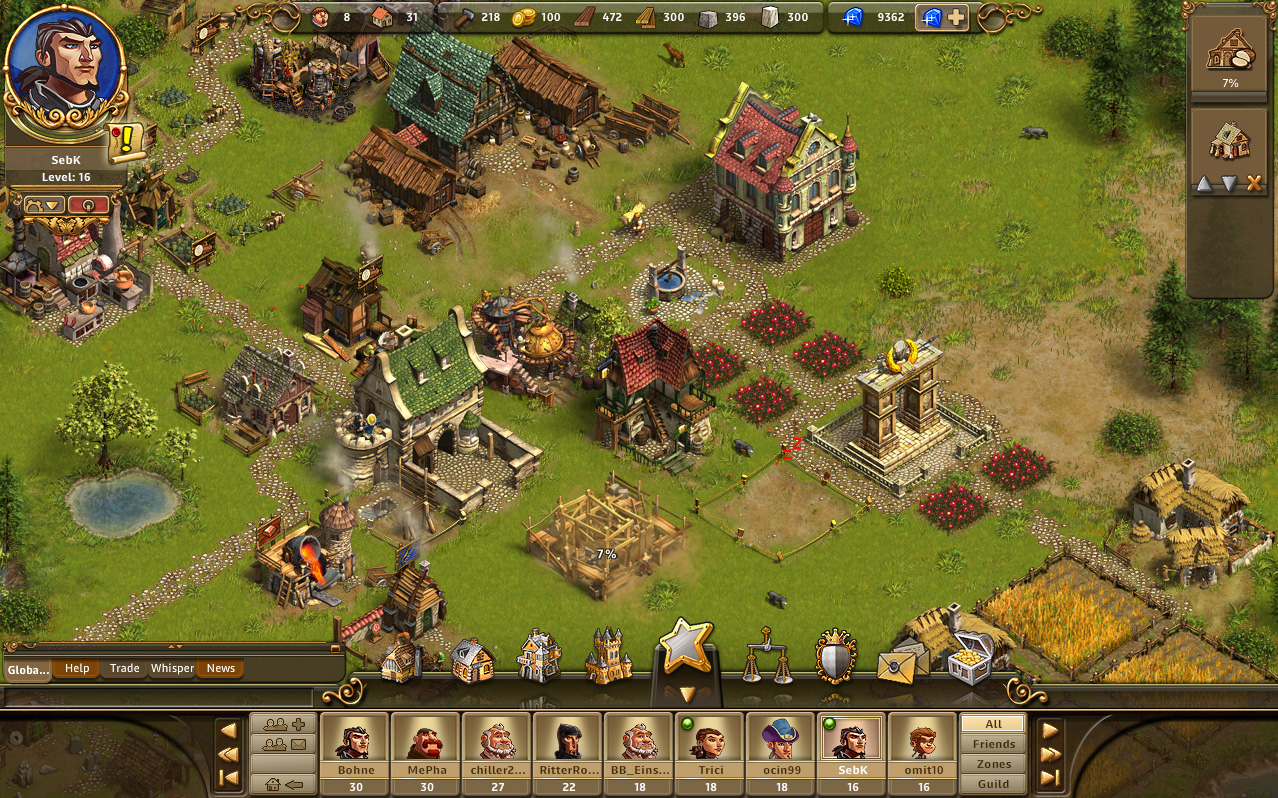Open the star menu
1278x798 pixels.
(686, 647)
